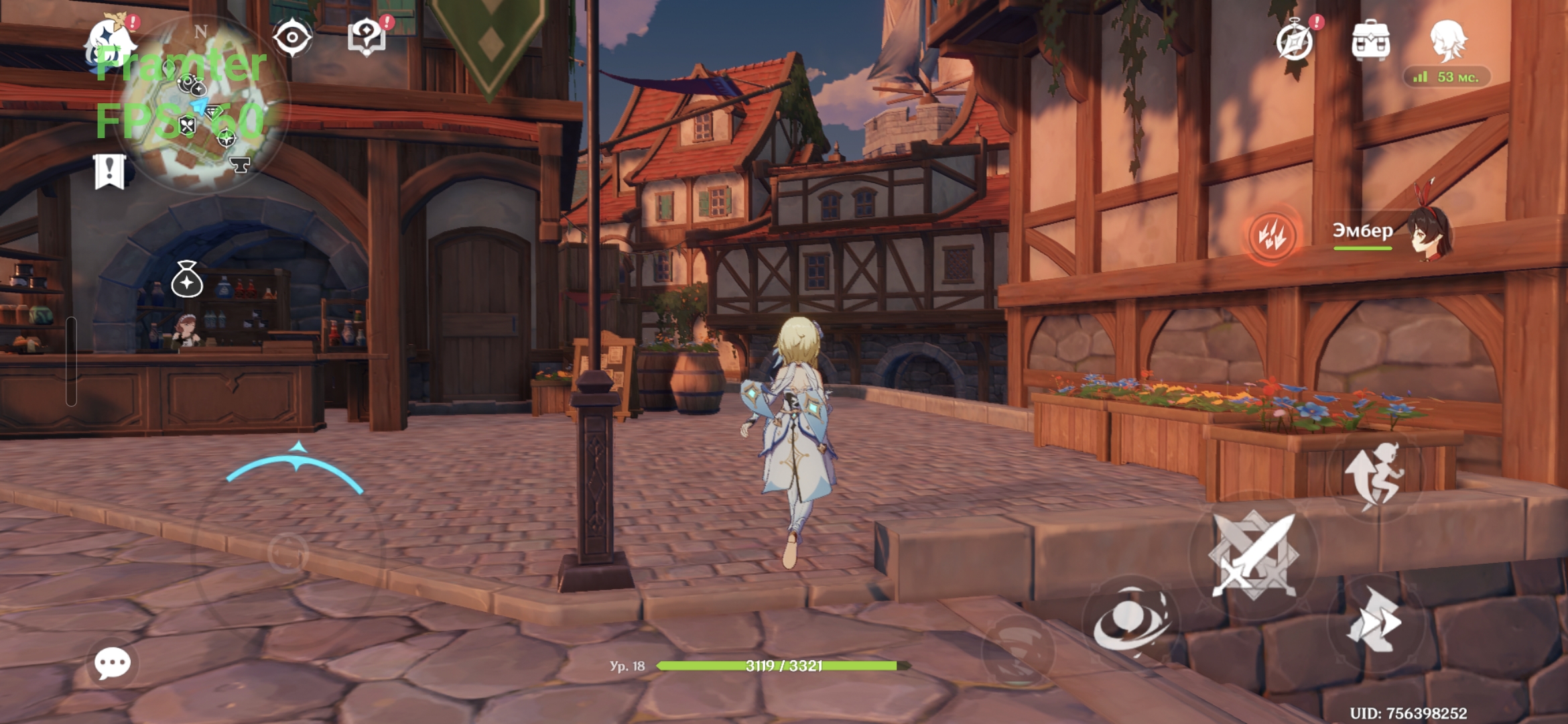Screen dimensions: 1568x724
Task: Open the tutorial question mark book
Action: [367, 38]
